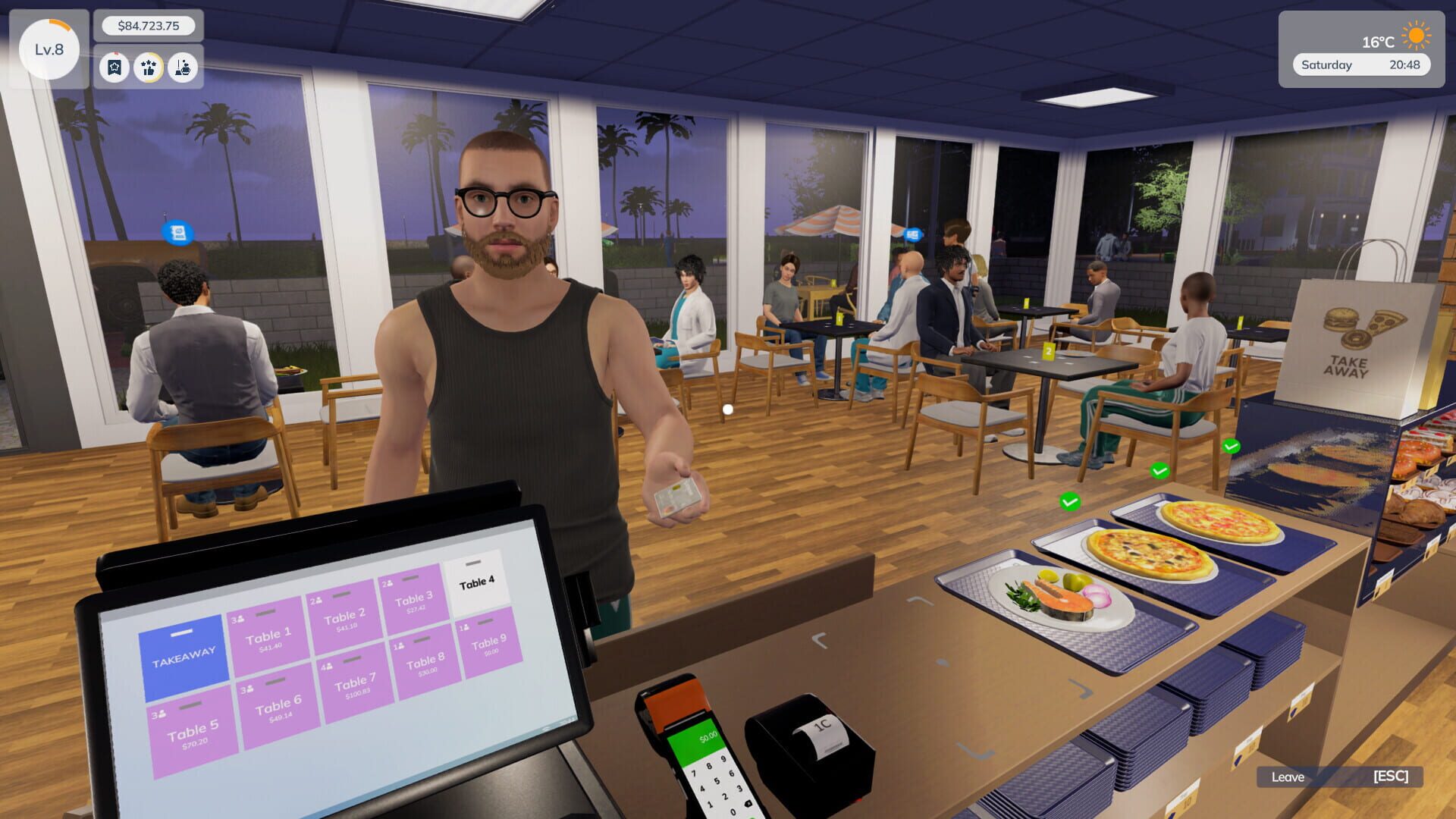Click the Lv.8 level badge
Image resolution: width=1456 pixels, height=819 pixels.
point(49,50)
